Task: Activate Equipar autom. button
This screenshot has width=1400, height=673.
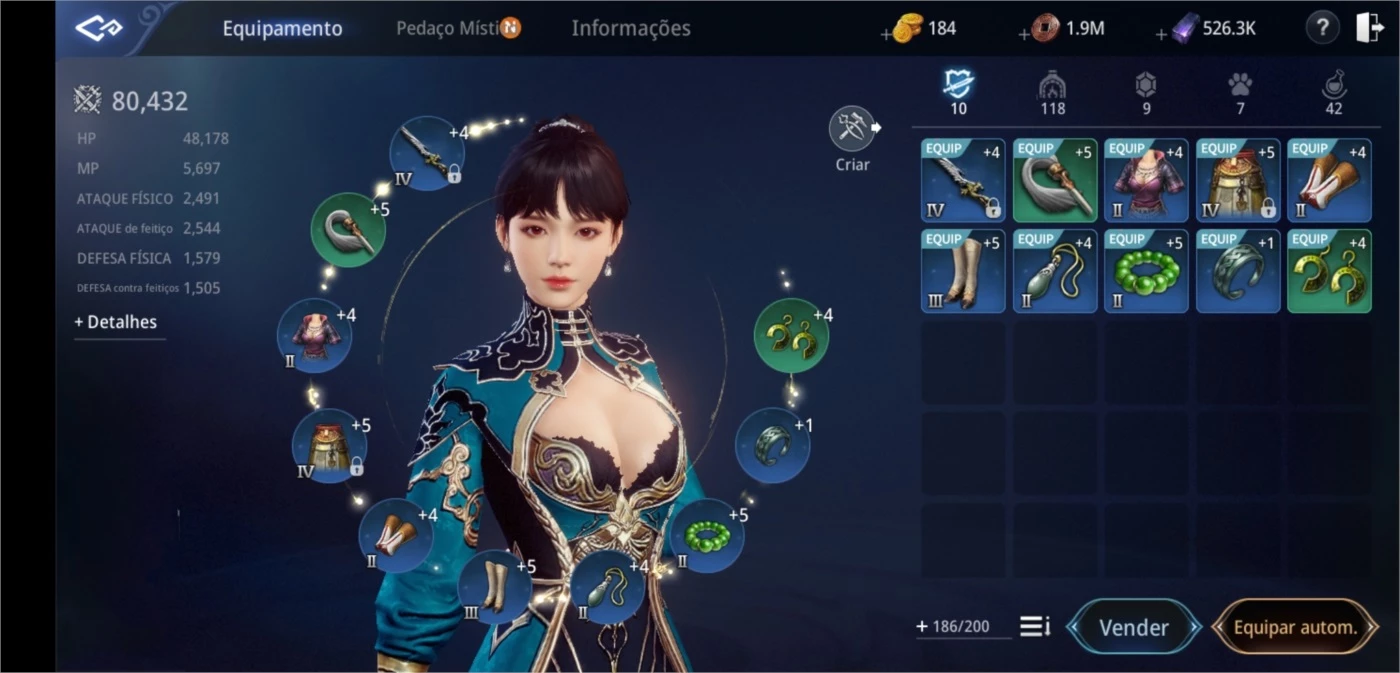Action: [x=1295, y=627]
